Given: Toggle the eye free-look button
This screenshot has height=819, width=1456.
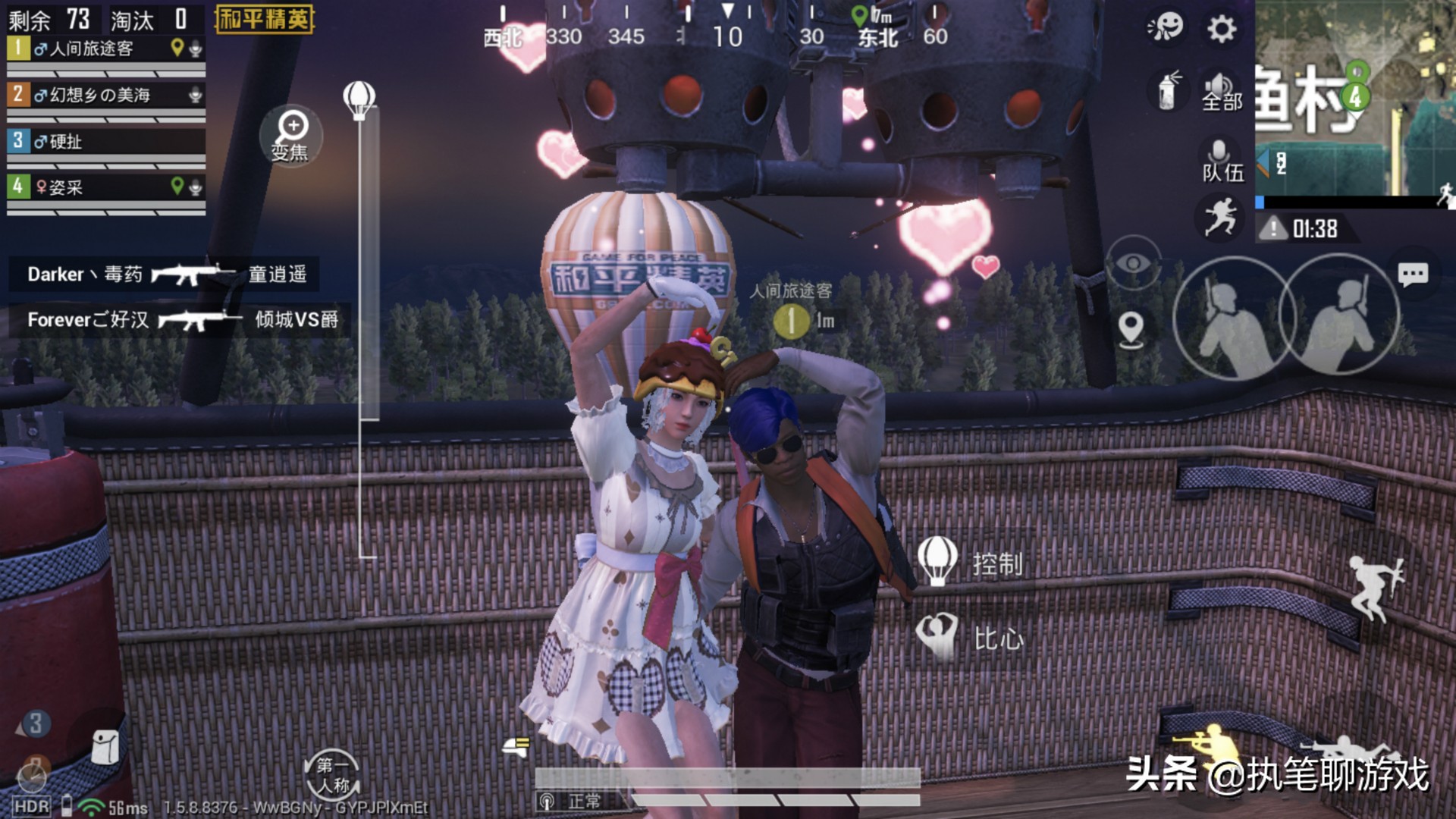Looking at the screenshot, I should pos(1133,263).
